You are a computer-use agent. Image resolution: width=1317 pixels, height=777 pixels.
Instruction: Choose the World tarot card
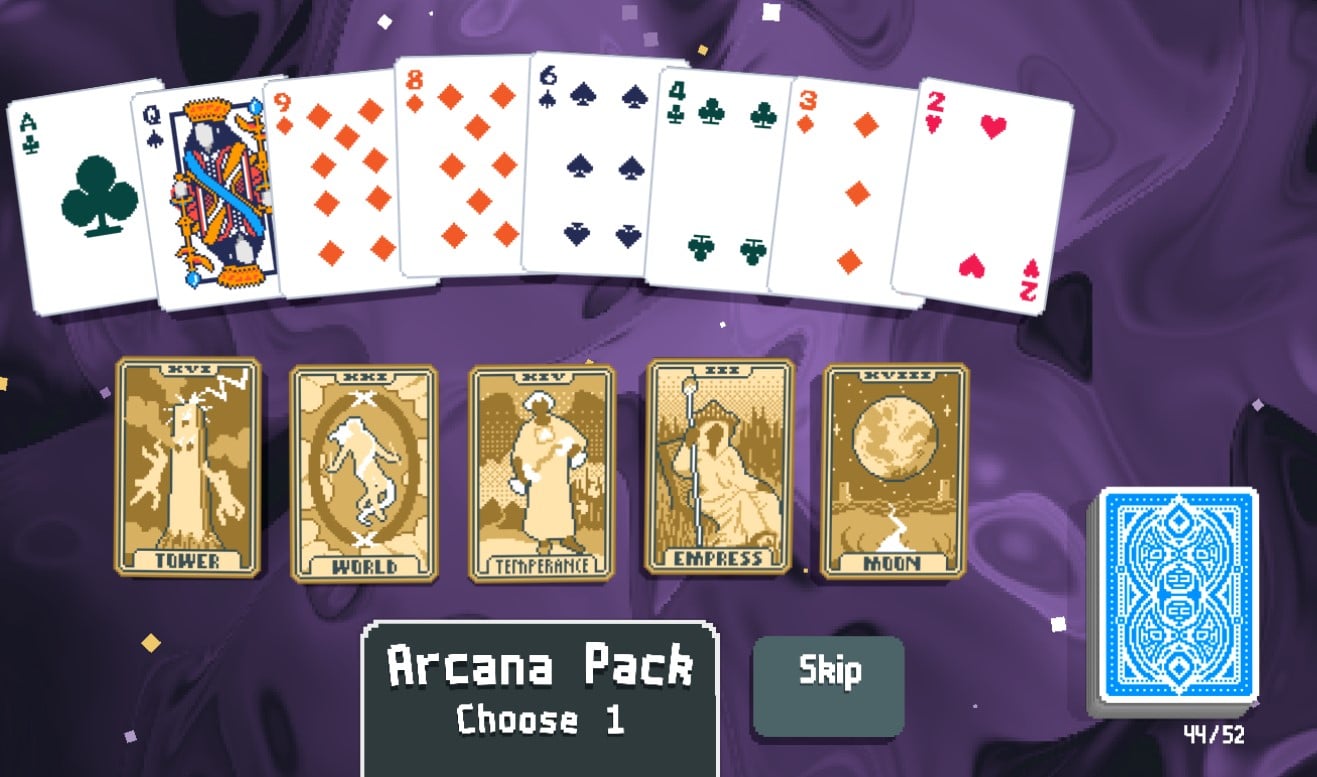coord(360,470)
